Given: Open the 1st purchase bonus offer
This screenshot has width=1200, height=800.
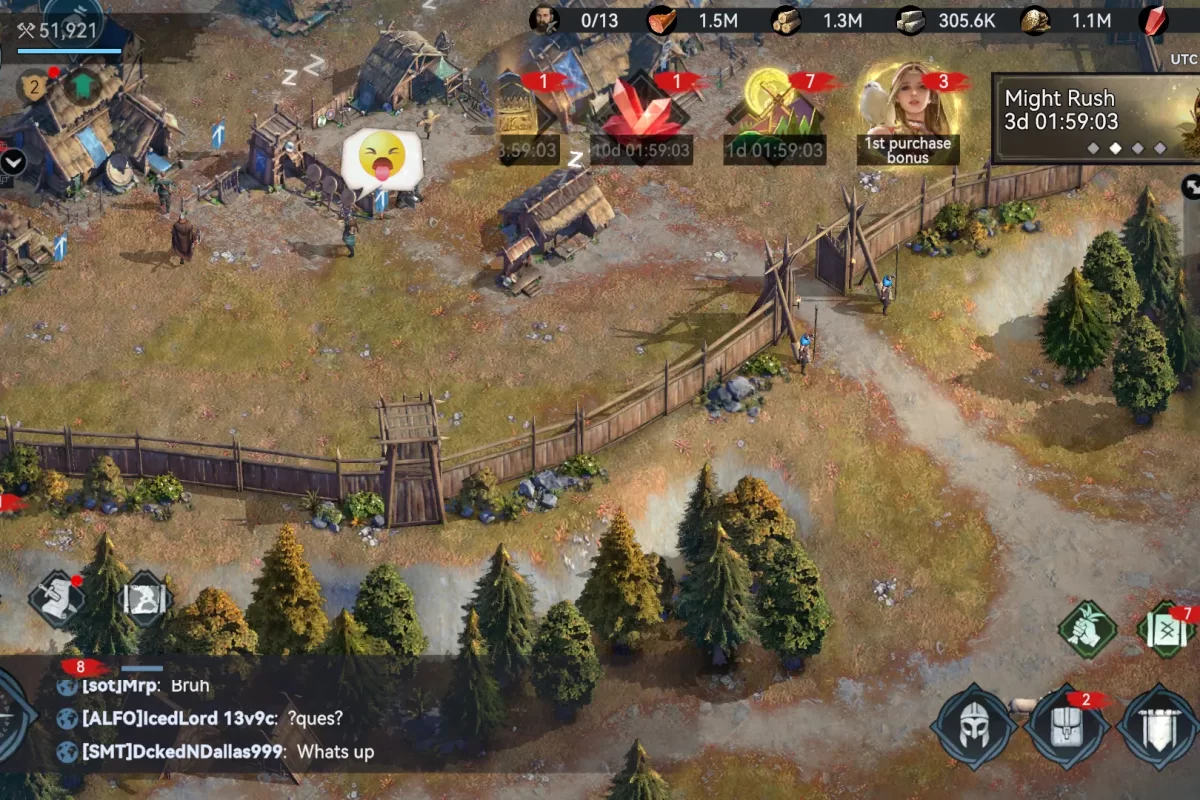Looking at the screenshot, I should tap(908, 112).
